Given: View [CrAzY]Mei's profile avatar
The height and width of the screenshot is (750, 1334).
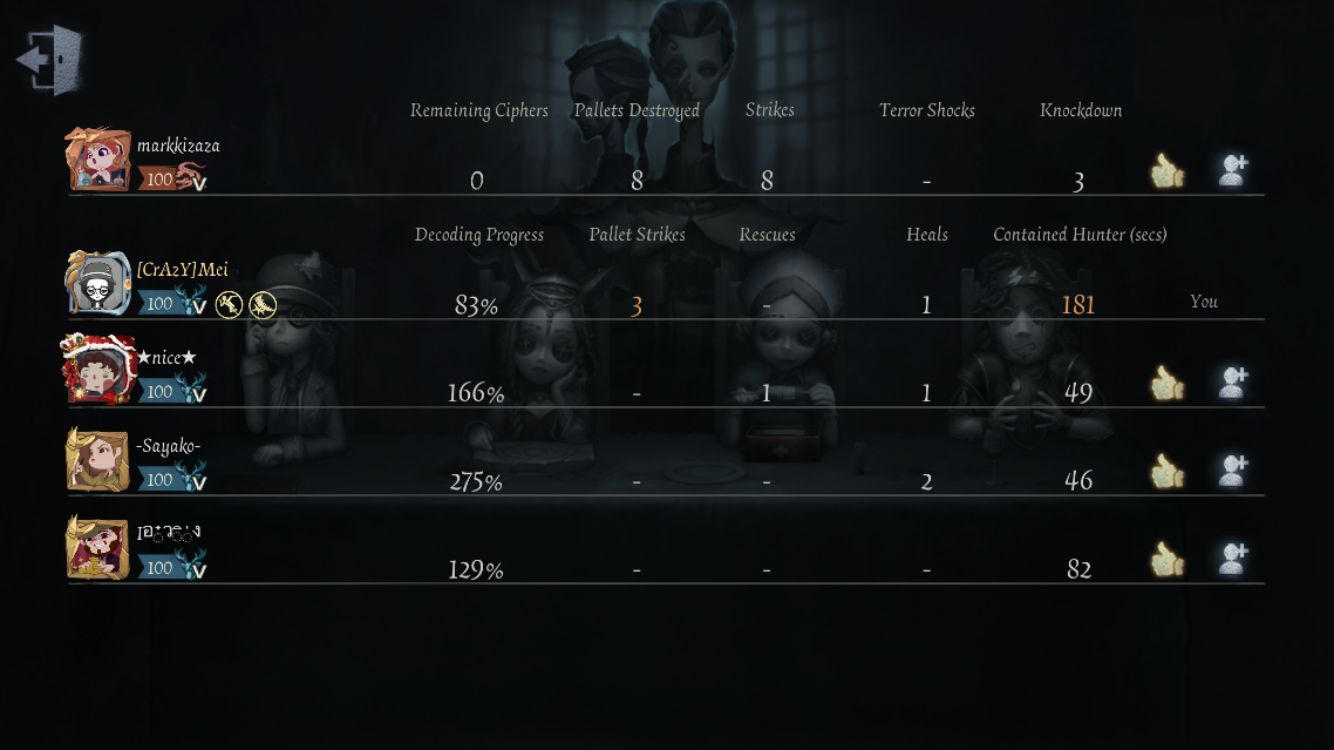Looking at the screenshot, I should (98, 284).
